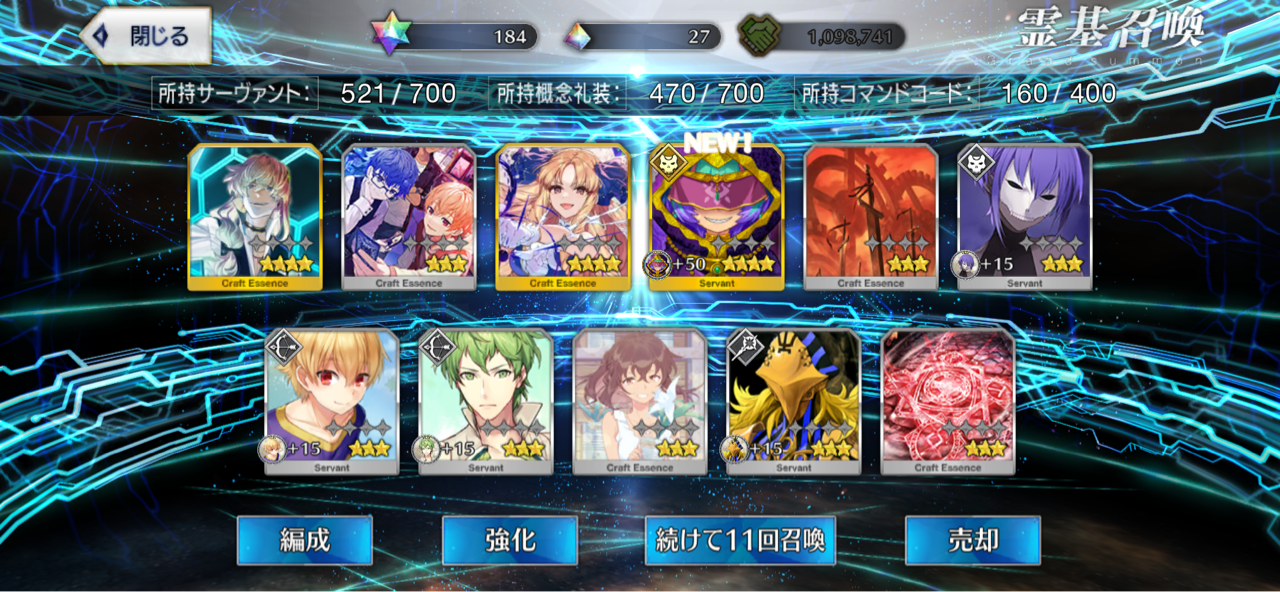Viewport: 1280px width, 592px height.
Task: Summon again with 続けて11回召喚
Action: (740, 540)
